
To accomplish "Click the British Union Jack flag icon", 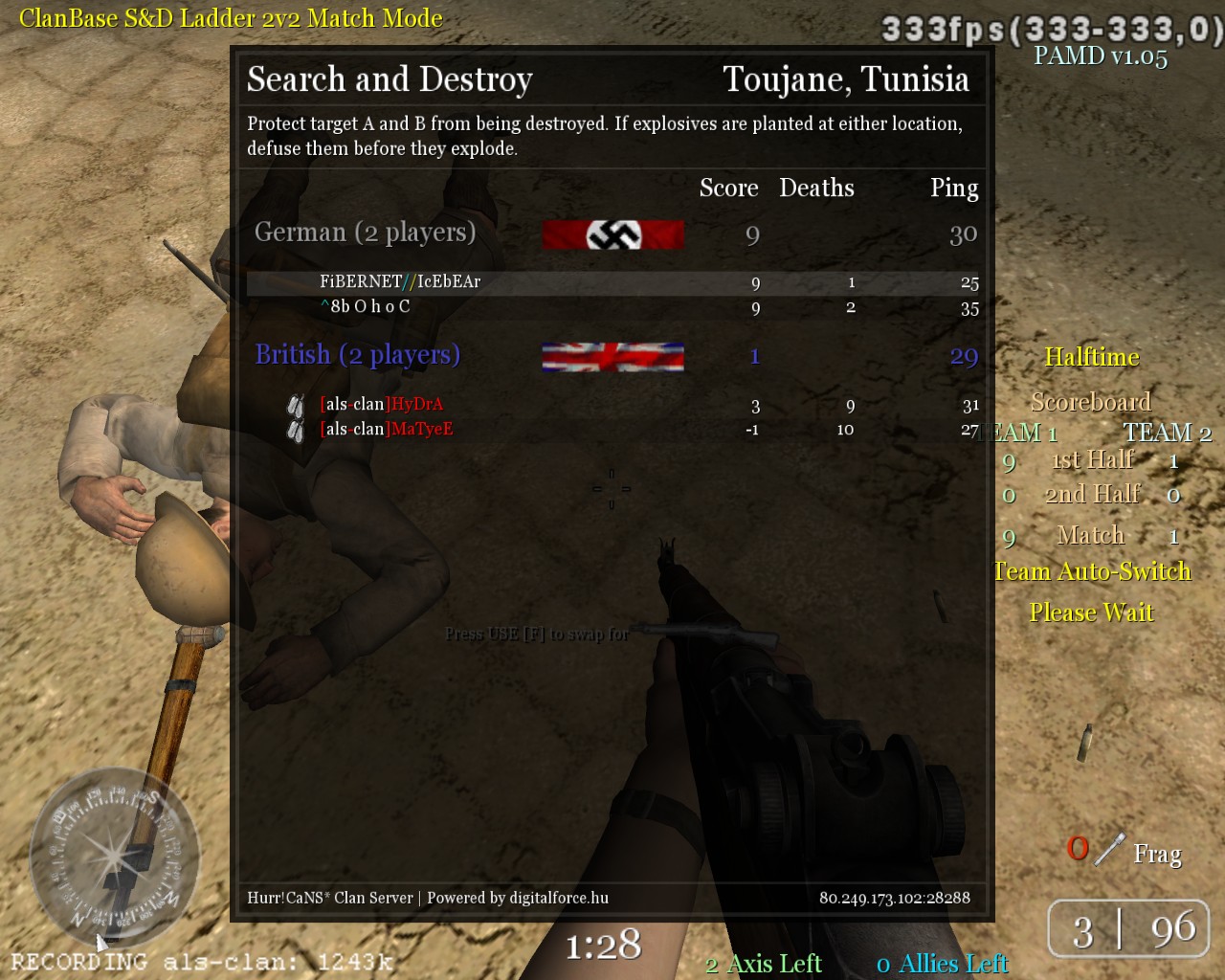I will pos(612,357).
